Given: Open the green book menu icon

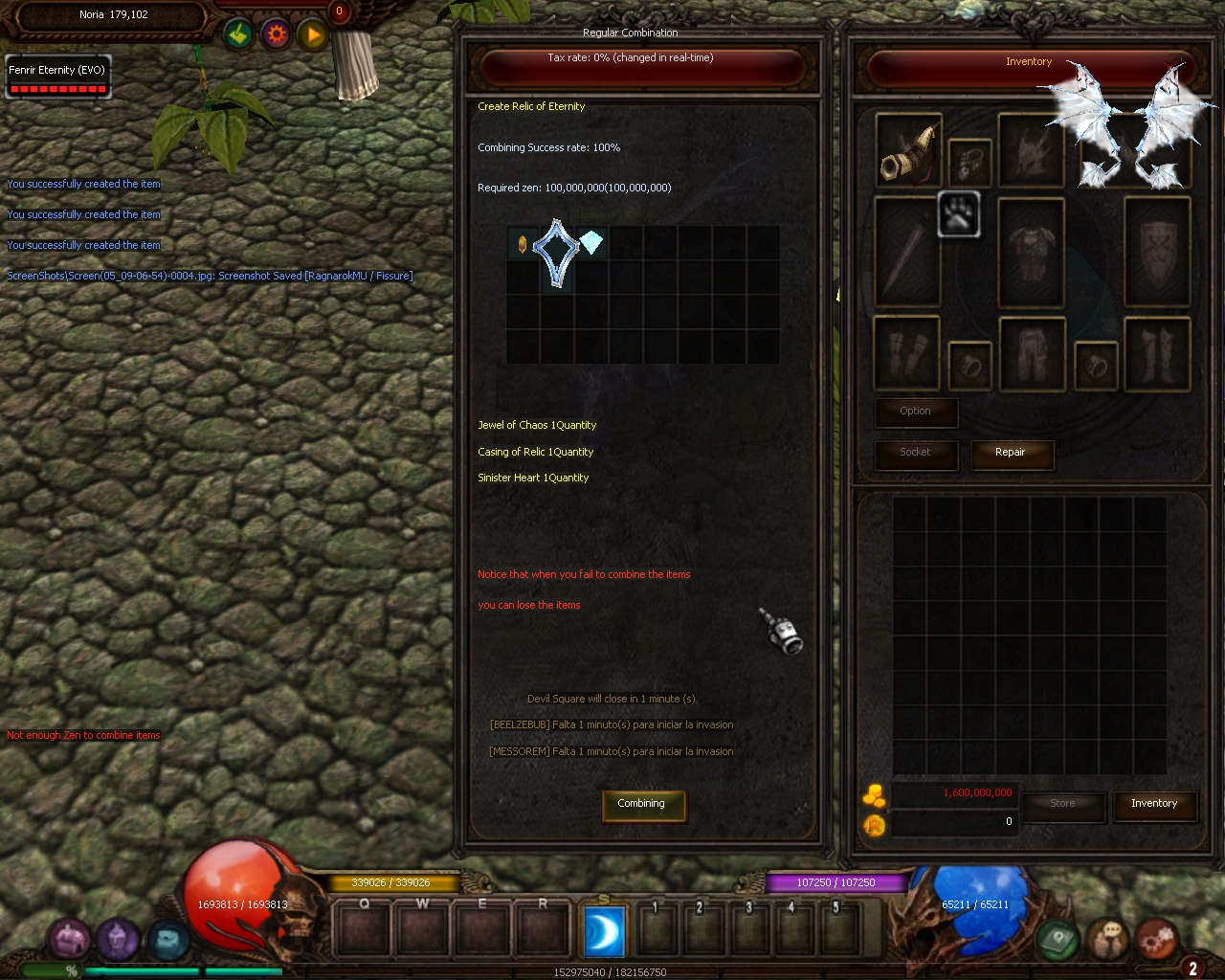Looking at the screenshot, I should pyautogui.click(x=1058, y=939).
